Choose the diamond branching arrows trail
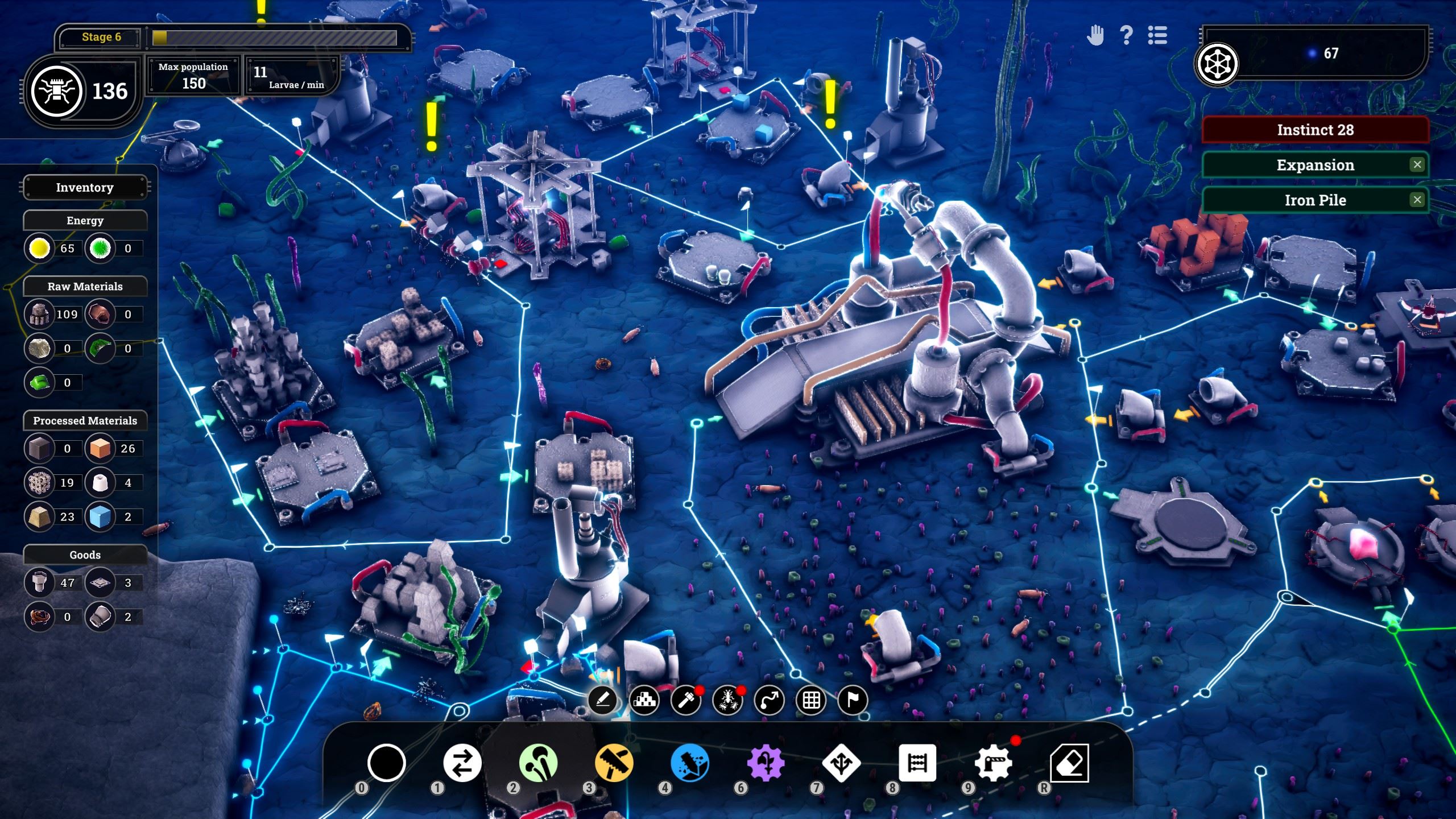The width and height of the screenshot is (1456, 819). point(841,763)
